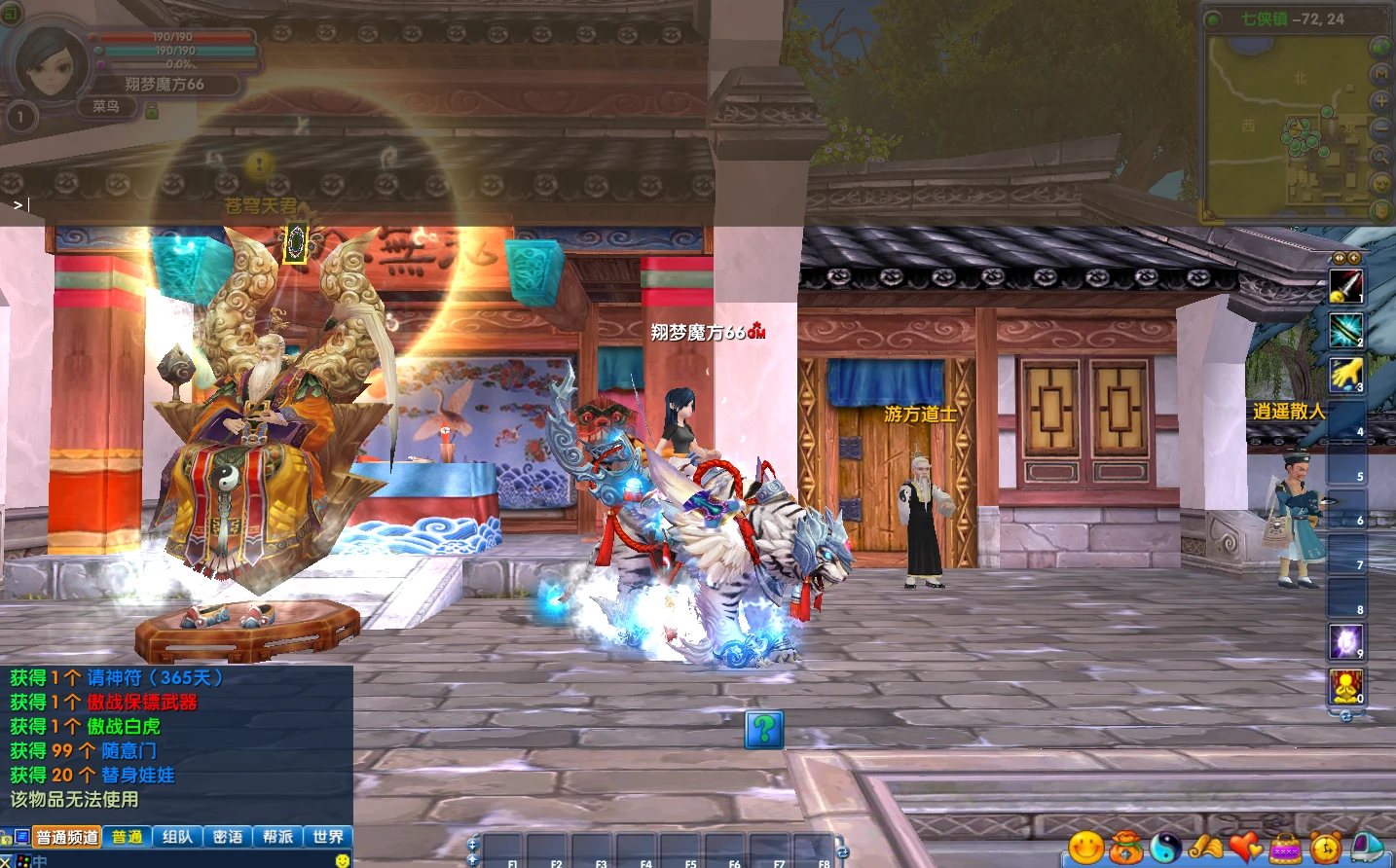Open the world map globe button

(1380, 47)
